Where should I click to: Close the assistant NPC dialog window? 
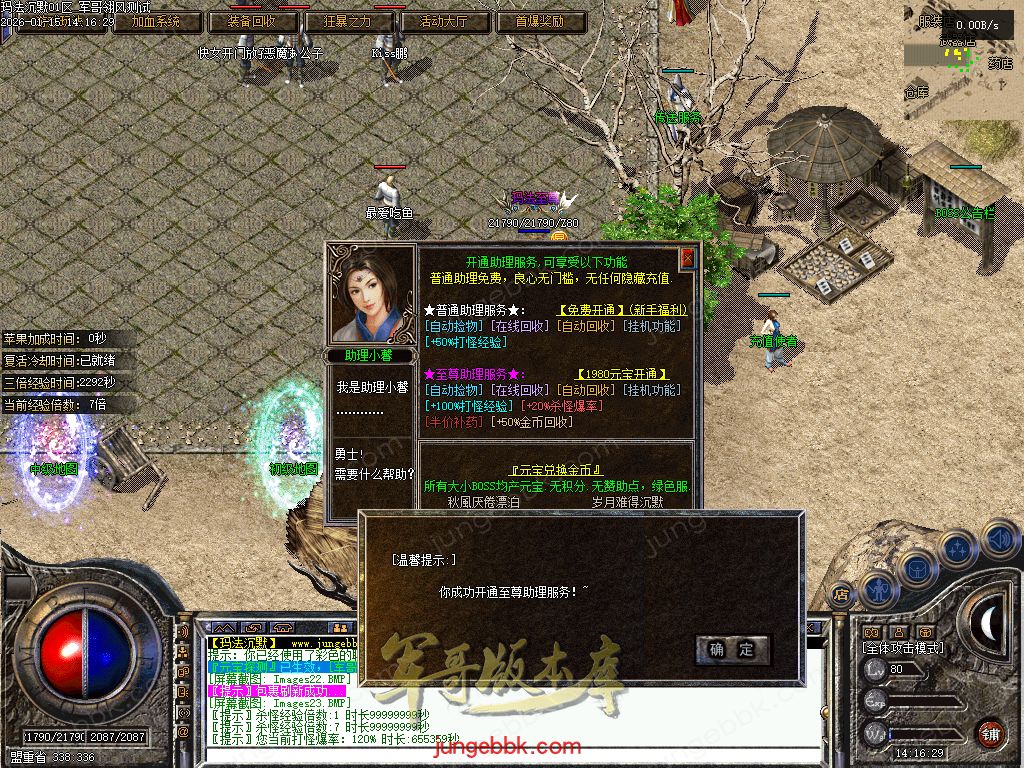687,258
